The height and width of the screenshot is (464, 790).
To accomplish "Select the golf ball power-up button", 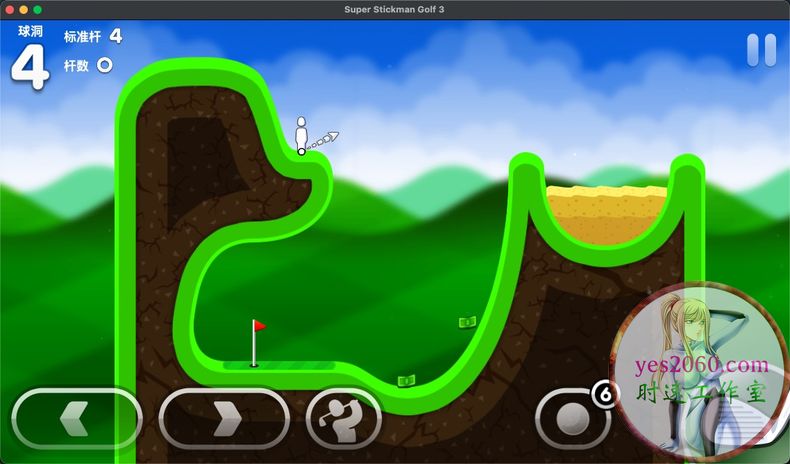I will (573, 418).
